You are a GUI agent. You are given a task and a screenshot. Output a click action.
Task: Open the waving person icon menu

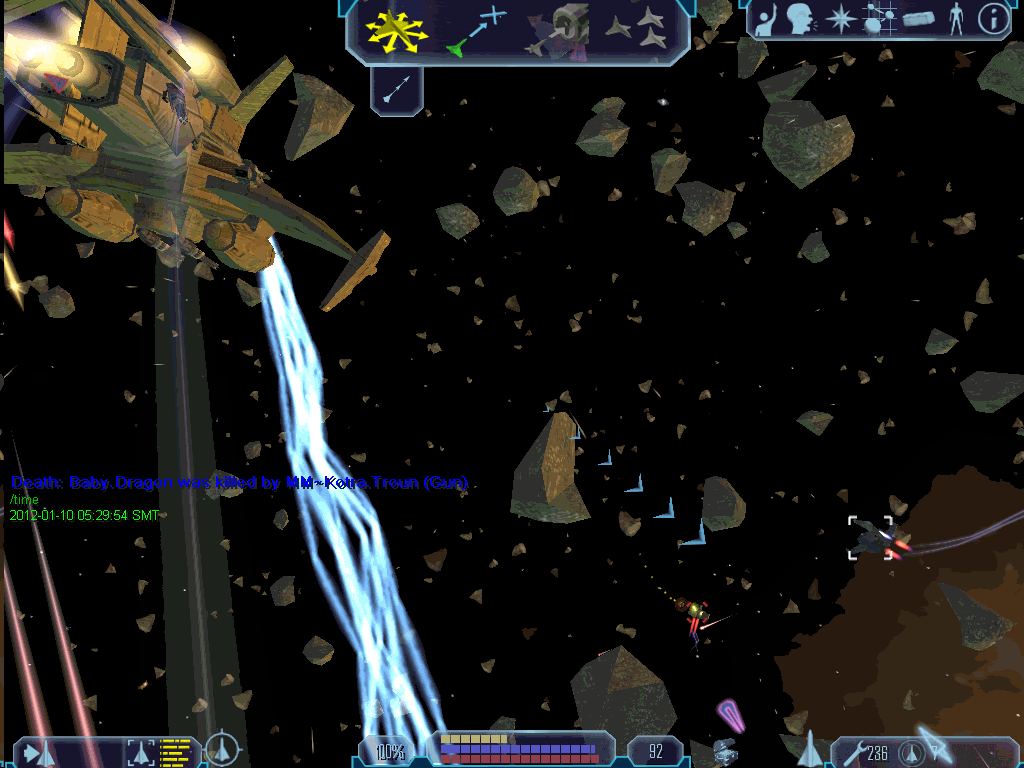point(766,20)
